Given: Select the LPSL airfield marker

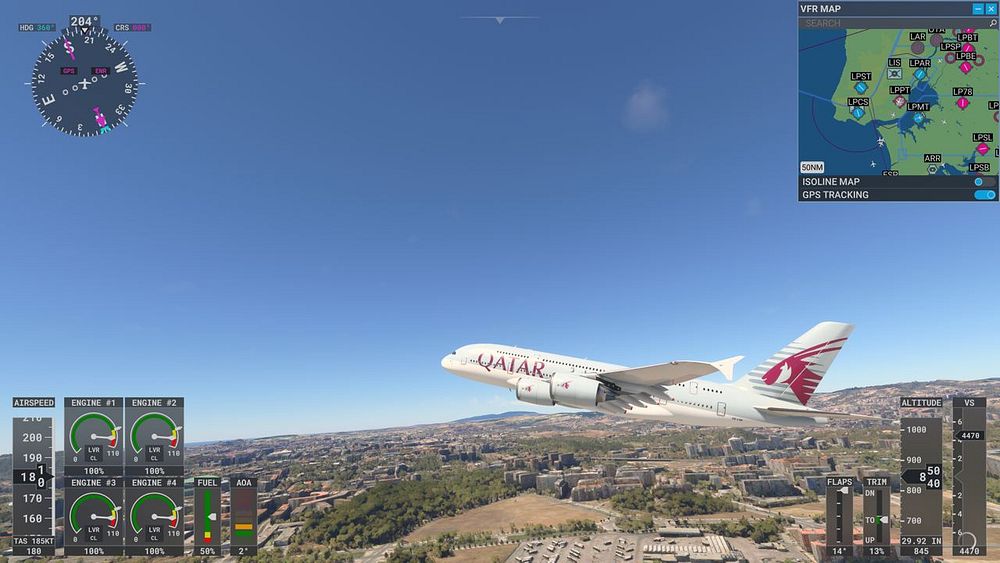Looking at the screenshot, I should click(983, 149).
